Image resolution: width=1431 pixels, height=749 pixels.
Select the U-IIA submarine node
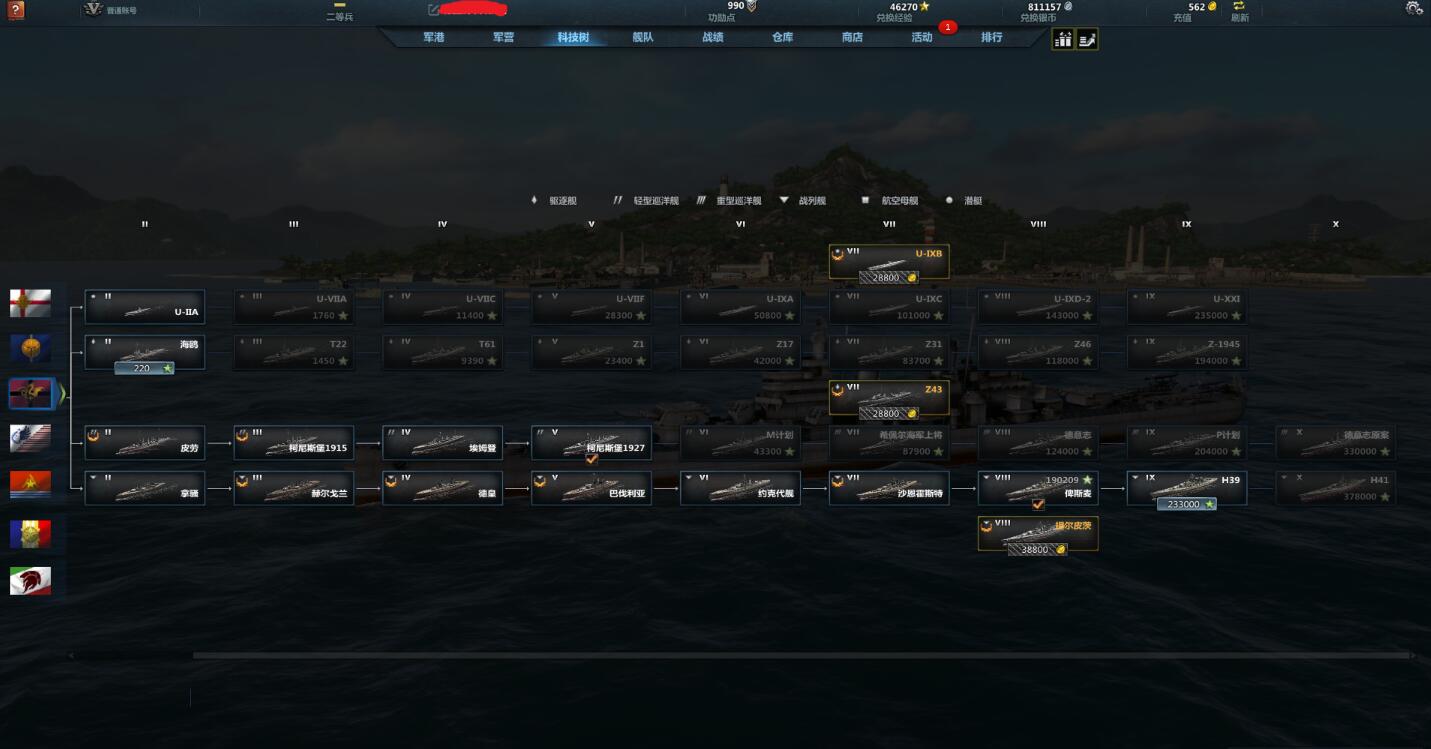coord(145,307)
